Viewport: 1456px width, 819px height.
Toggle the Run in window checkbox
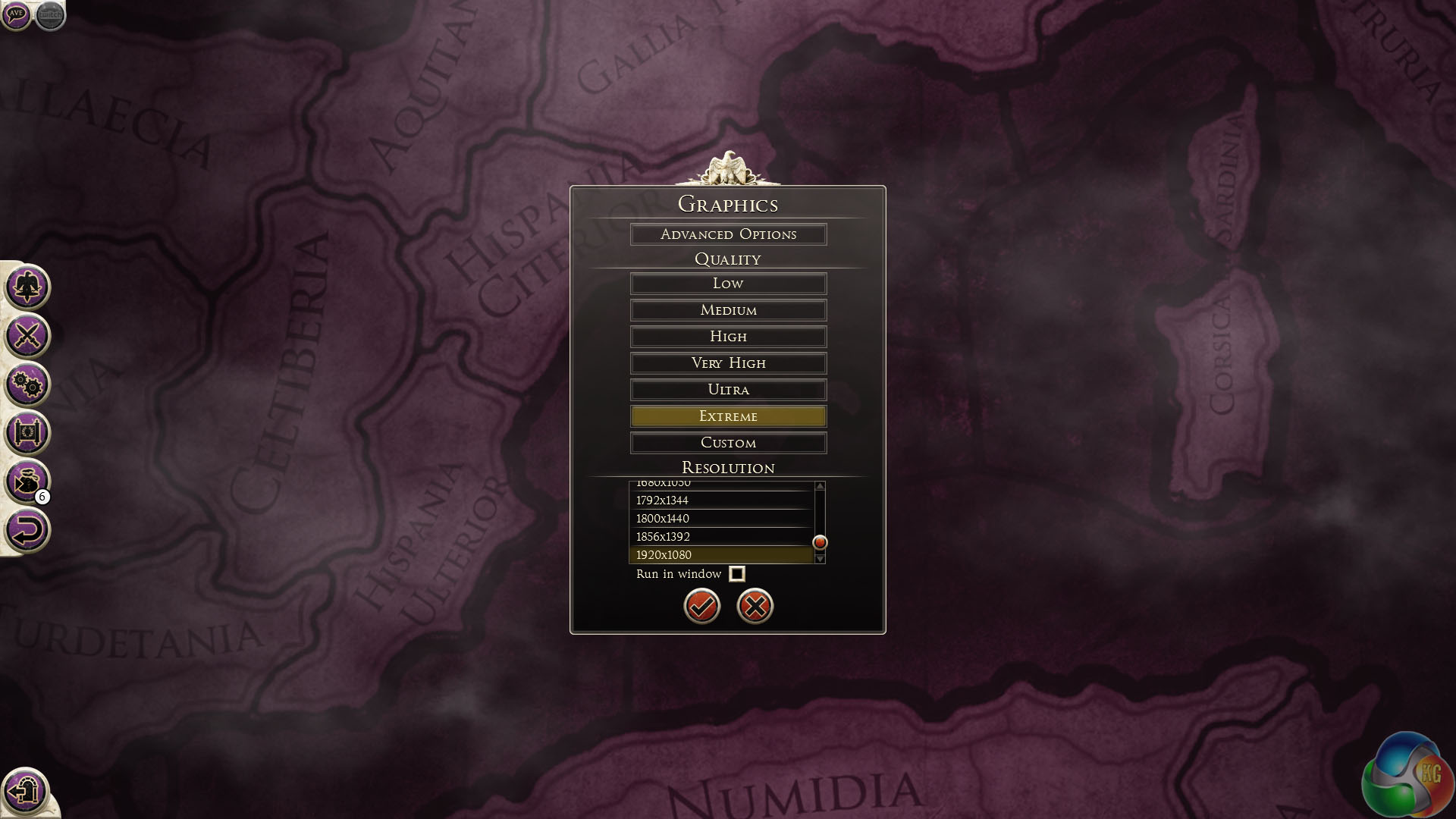click(737, 574)
